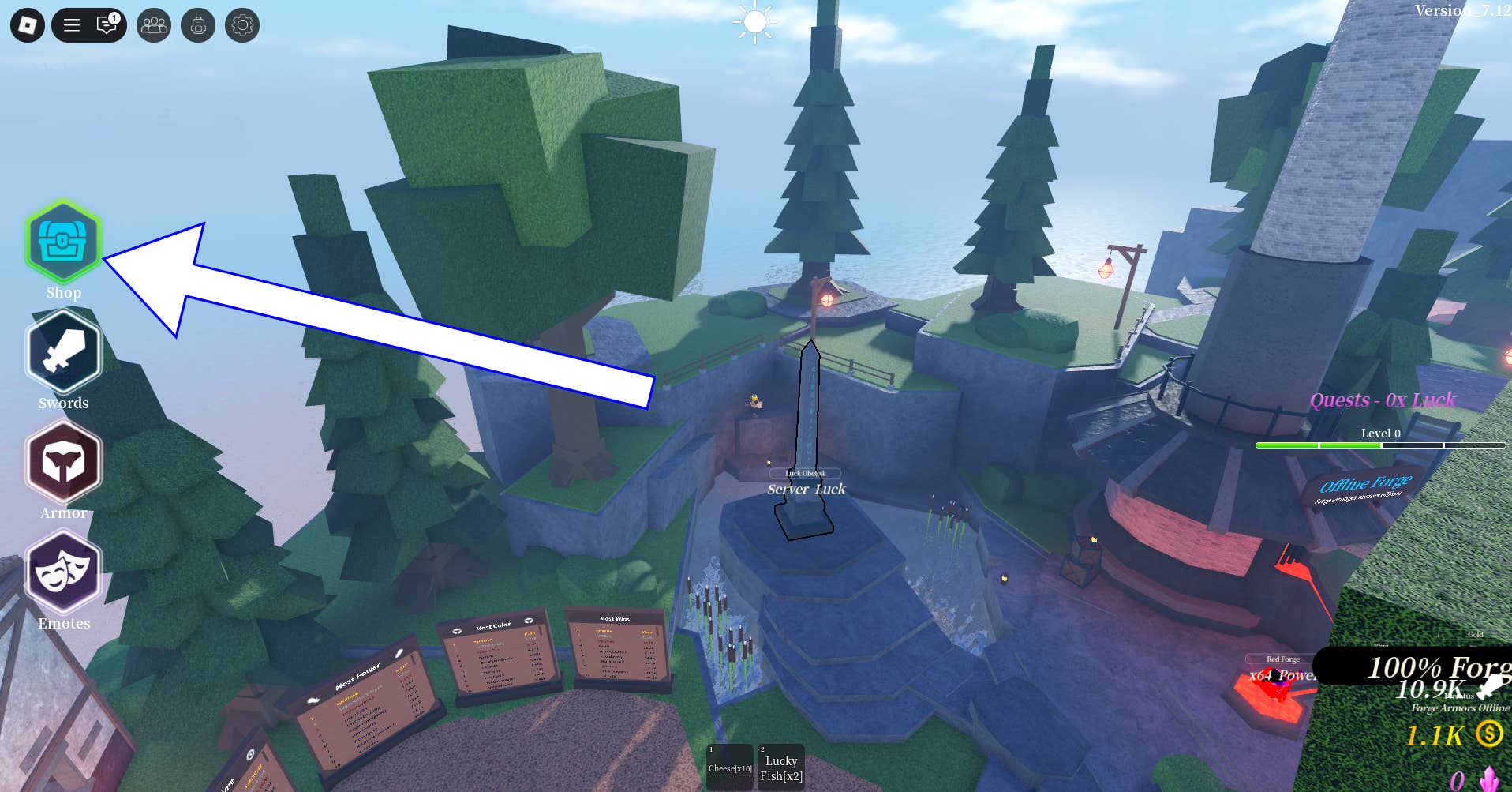The height and width of the screenshot is (792, 1512).
Task: Click the gold coin currency icon
Action: click(1489, 734)
